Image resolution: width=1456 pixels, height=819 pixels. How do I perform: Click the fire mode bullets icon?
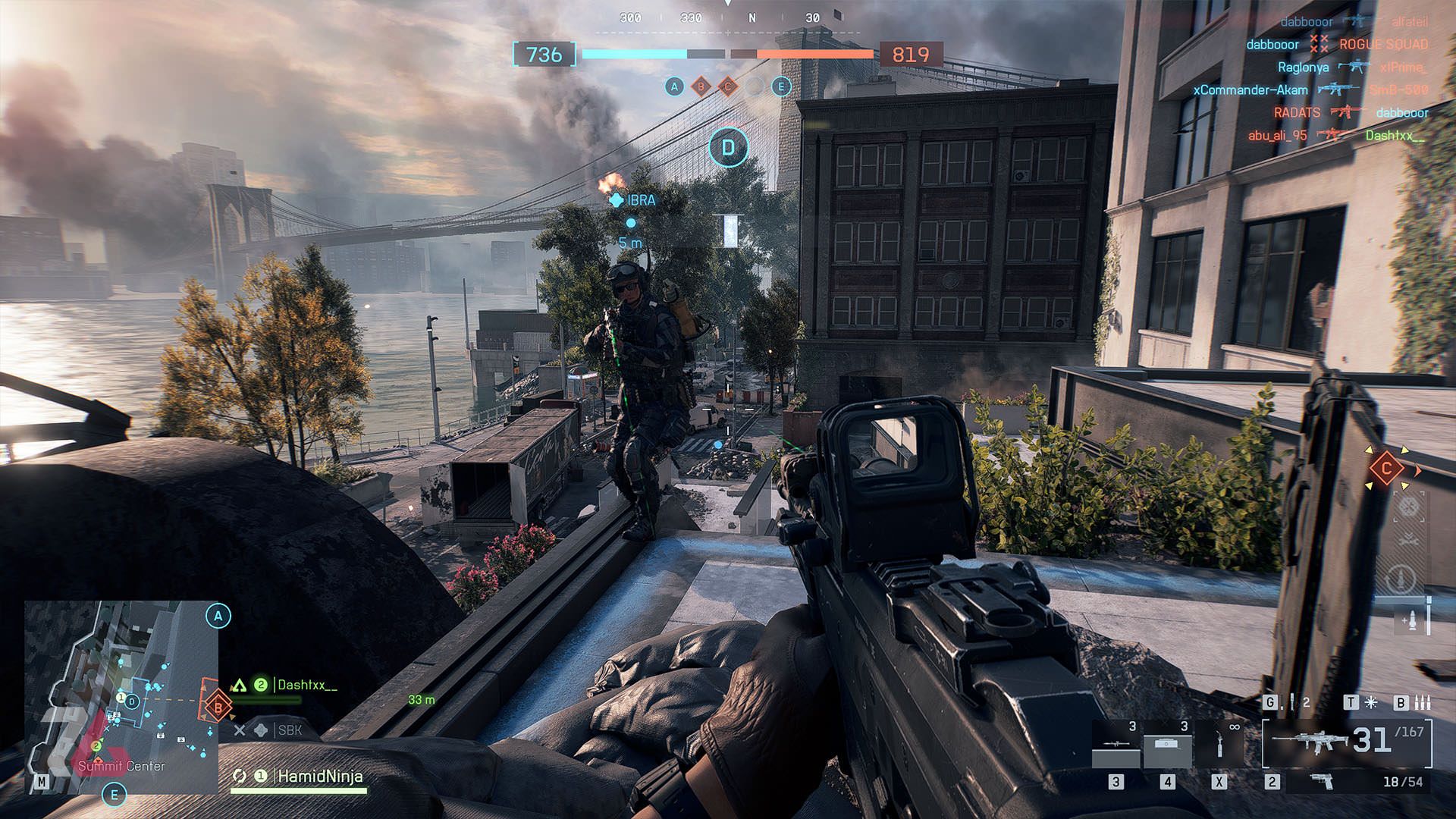(1423, 703)
